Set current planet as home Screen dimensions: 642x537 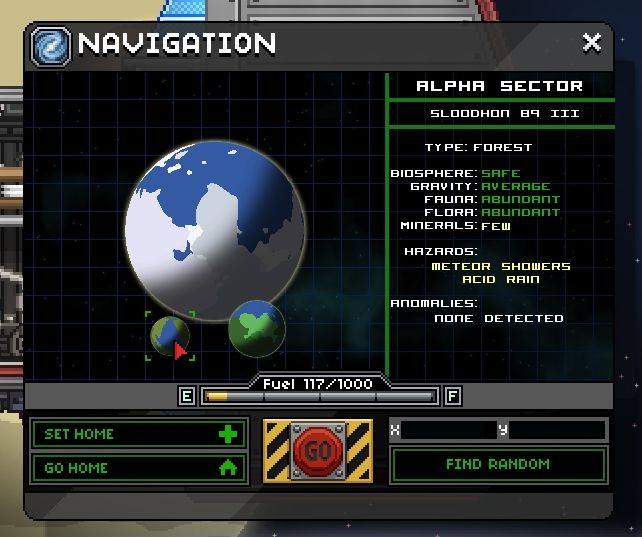tap(138, 434)
